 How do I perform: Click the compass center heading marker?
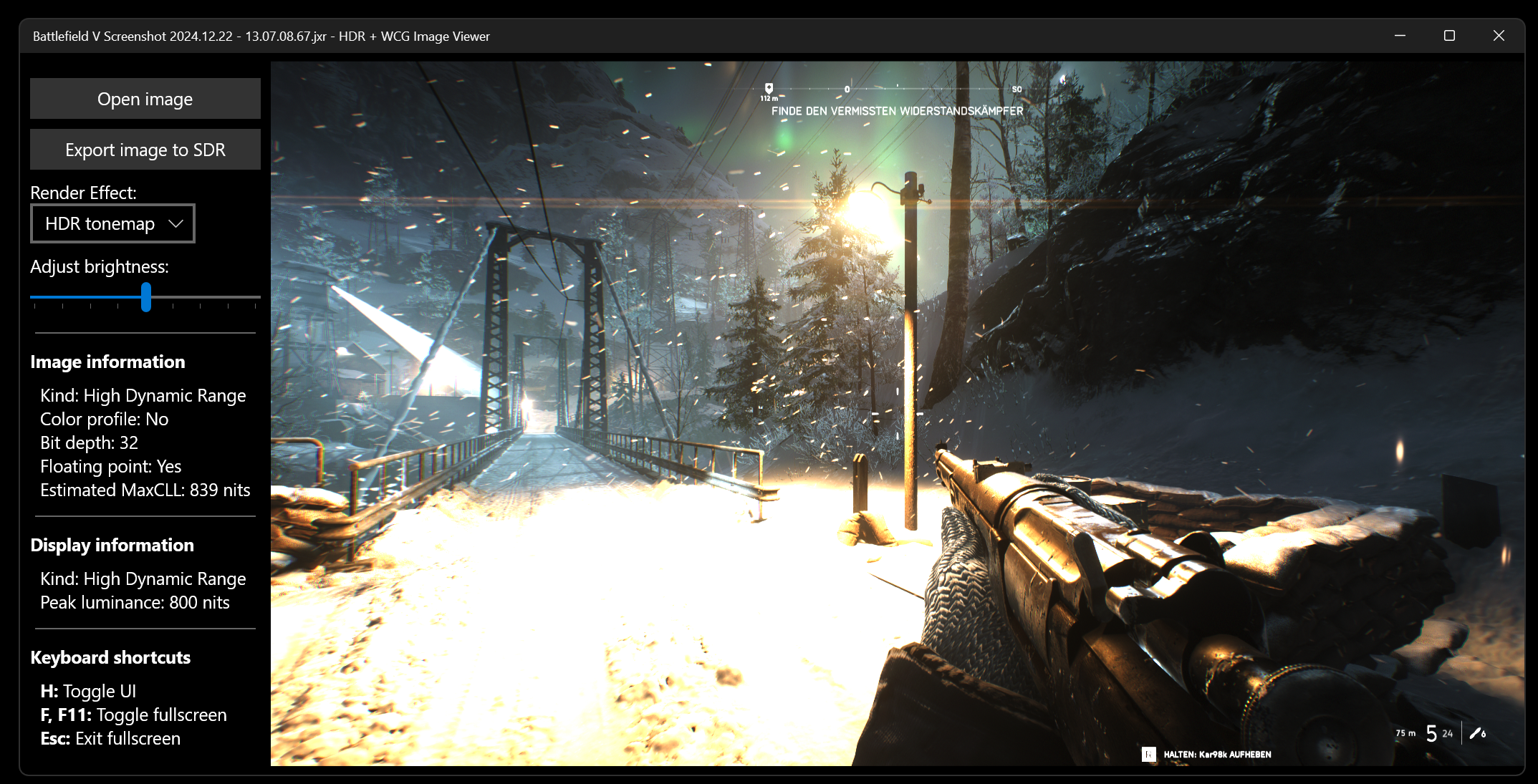tap(847, 89)
